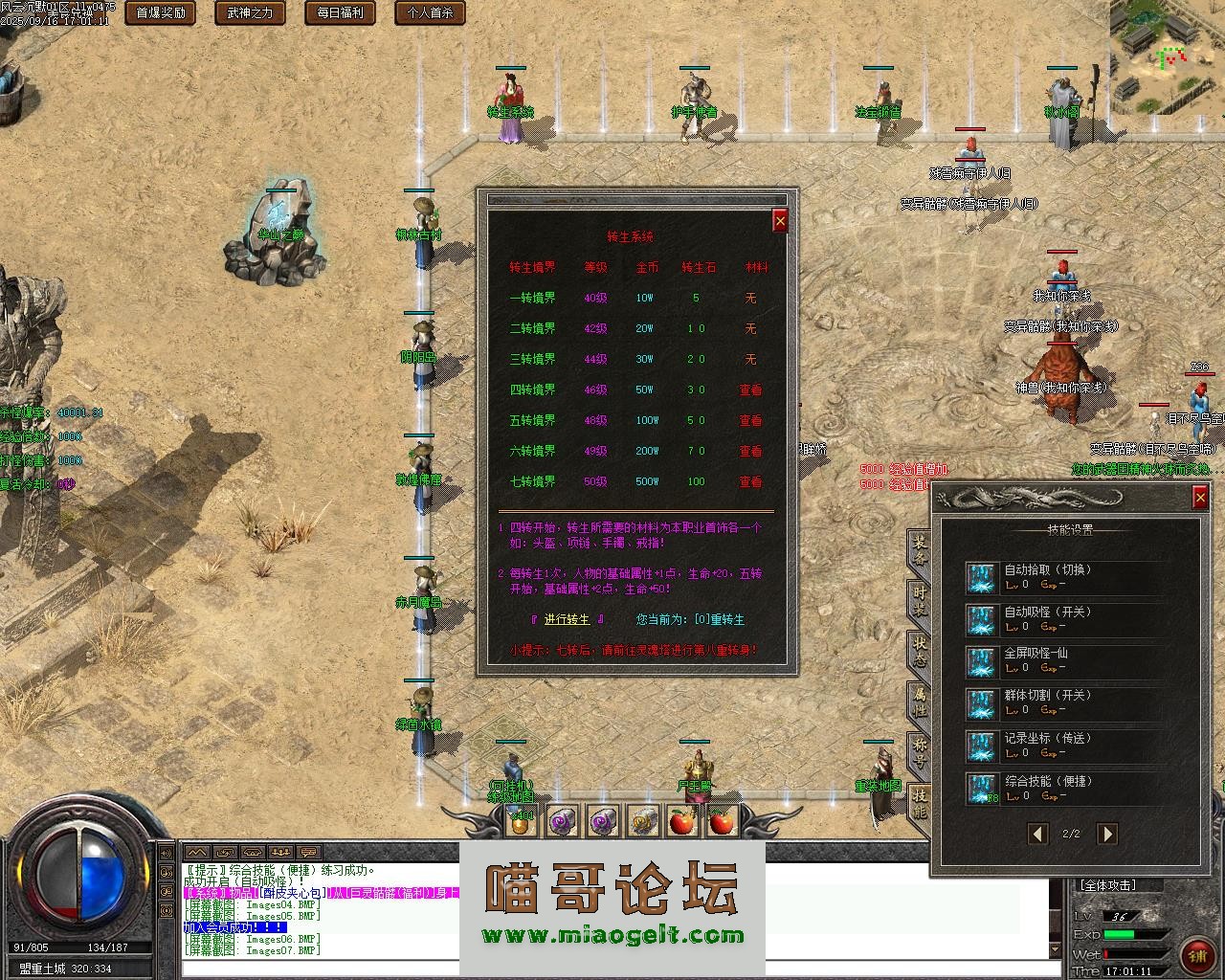Go to next skill page
The width and height of the screenshot is (1225, 980).
click(1106, 834)
